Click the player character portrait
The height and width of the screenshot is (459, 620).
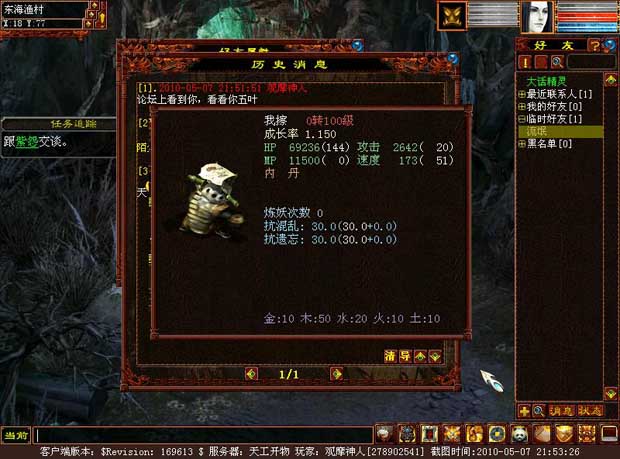click(536, 16)
